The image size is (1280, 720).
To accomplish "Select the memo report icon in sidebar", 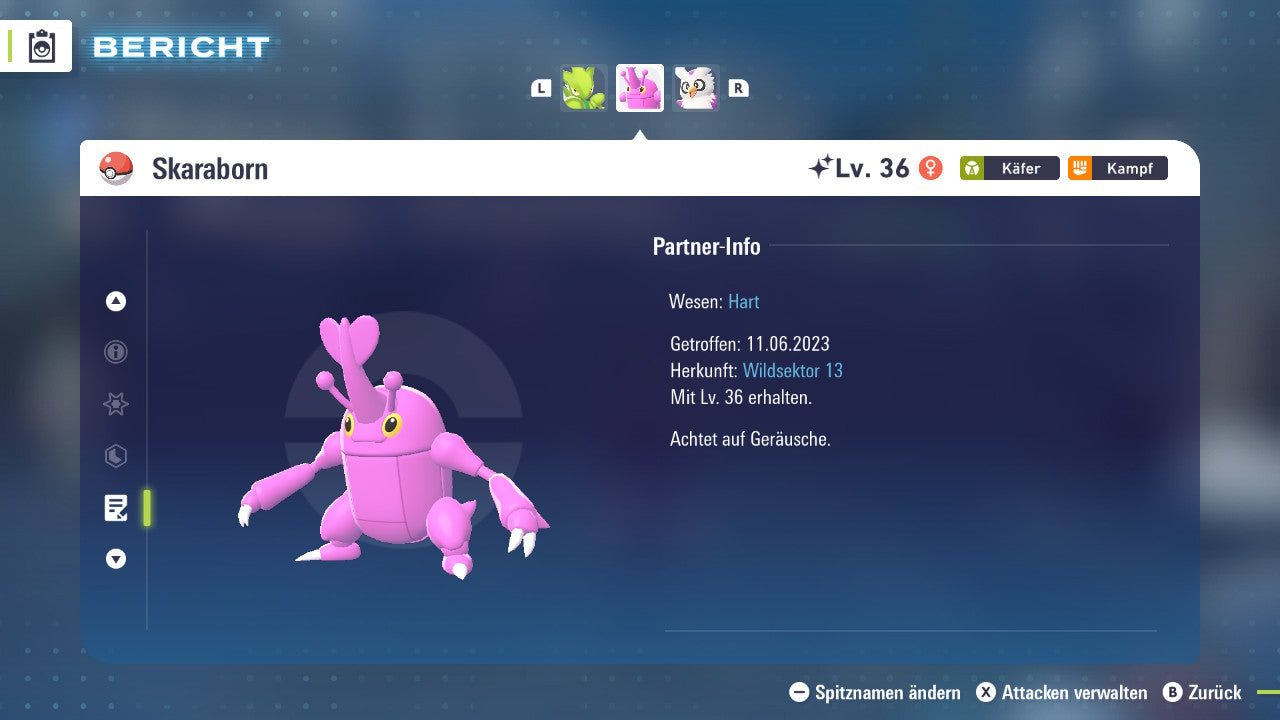I will [x=116, y=508].
